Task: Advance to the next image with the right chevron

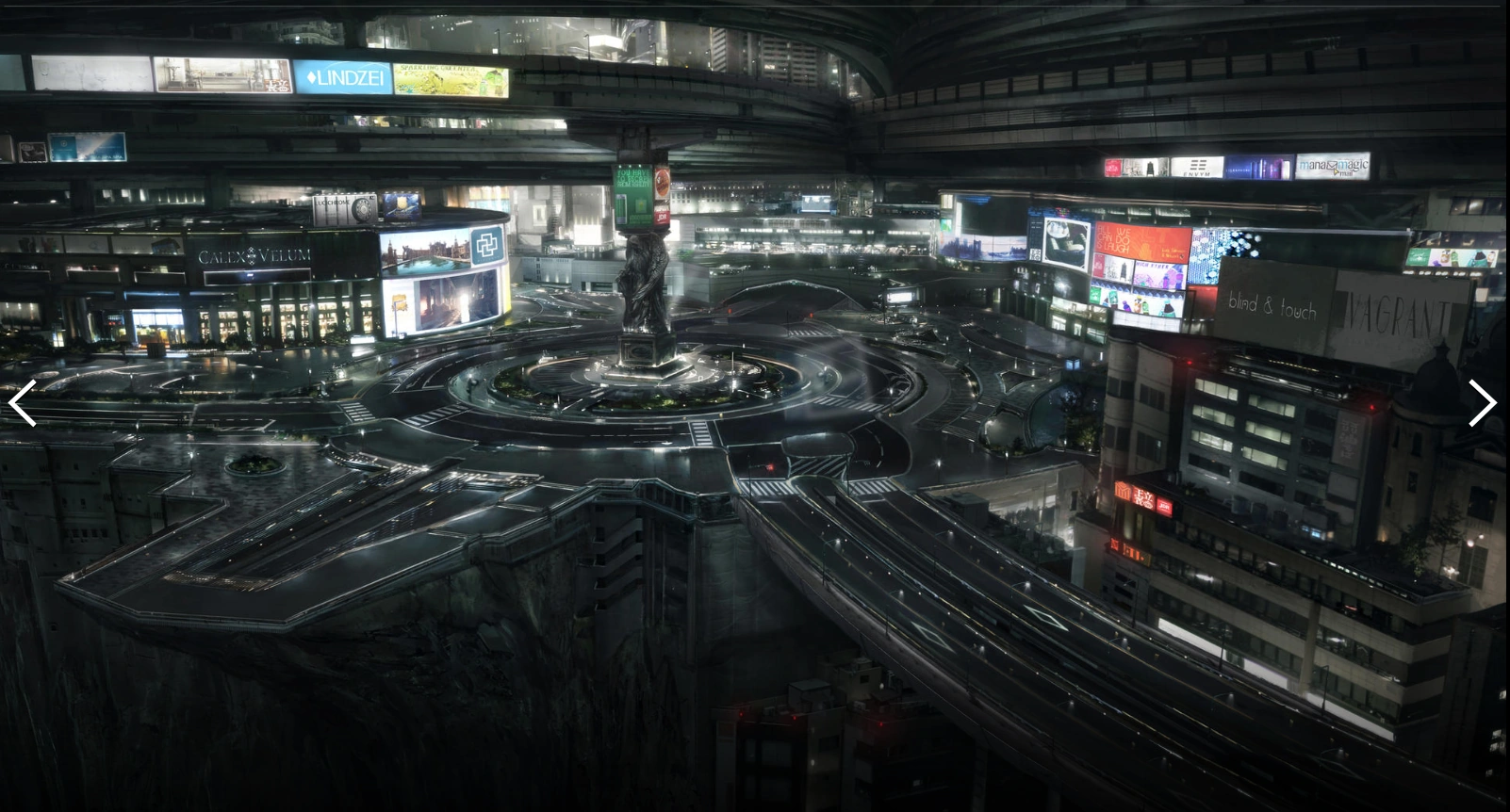Action: coord(1483,403)
